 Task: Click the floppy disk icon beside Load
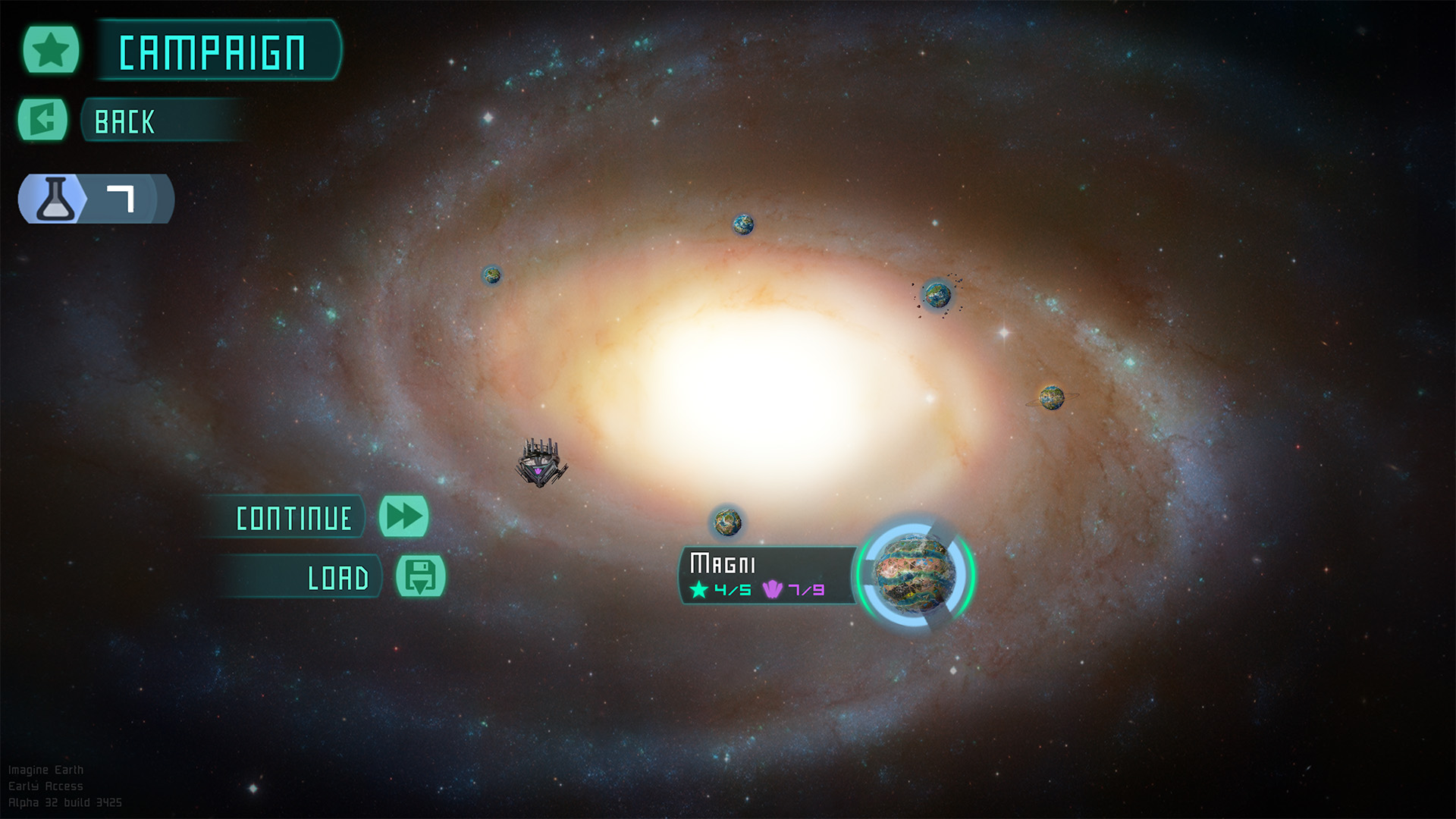coord(420,577)
